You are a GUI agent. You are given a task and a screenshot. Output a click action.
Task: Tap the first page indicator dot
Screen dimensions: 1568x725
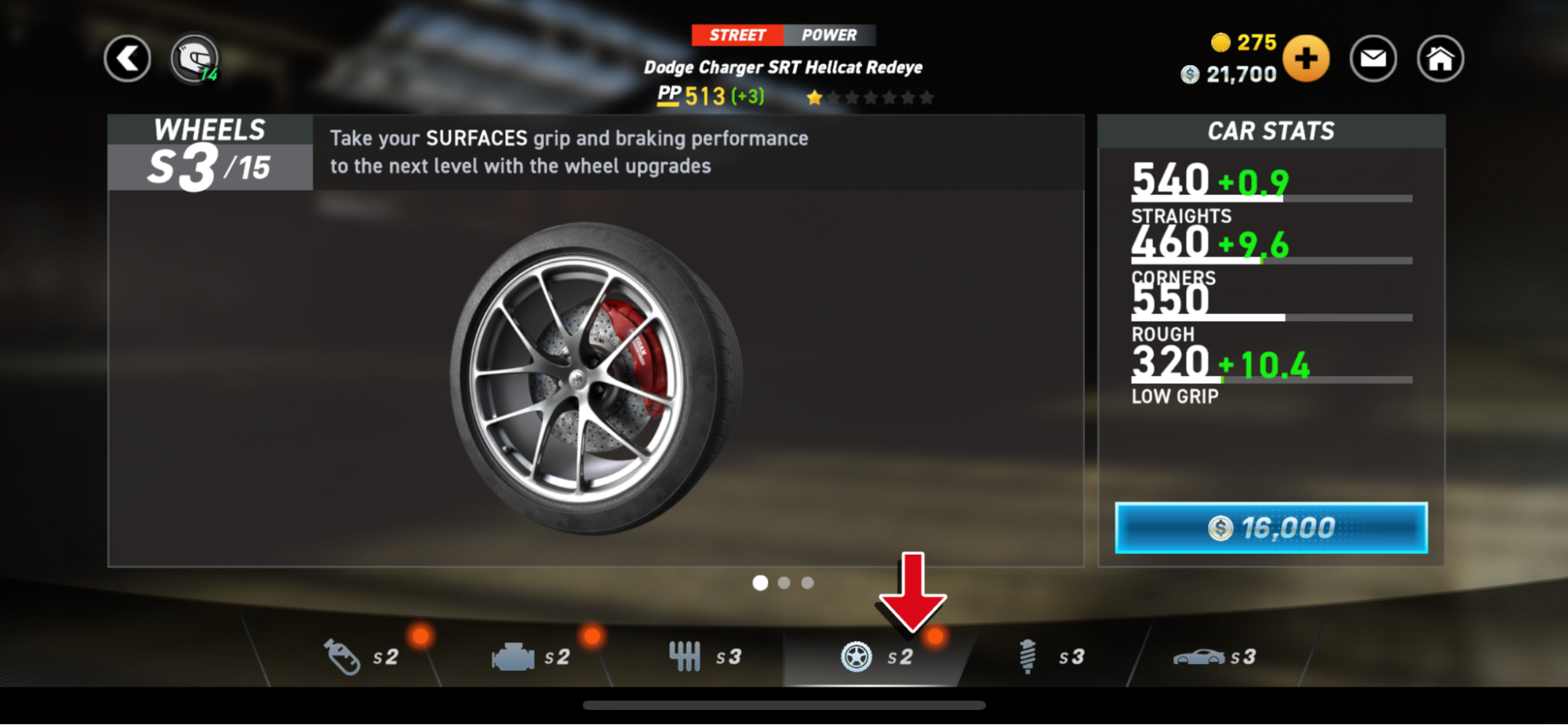click(x=760, y=582)
